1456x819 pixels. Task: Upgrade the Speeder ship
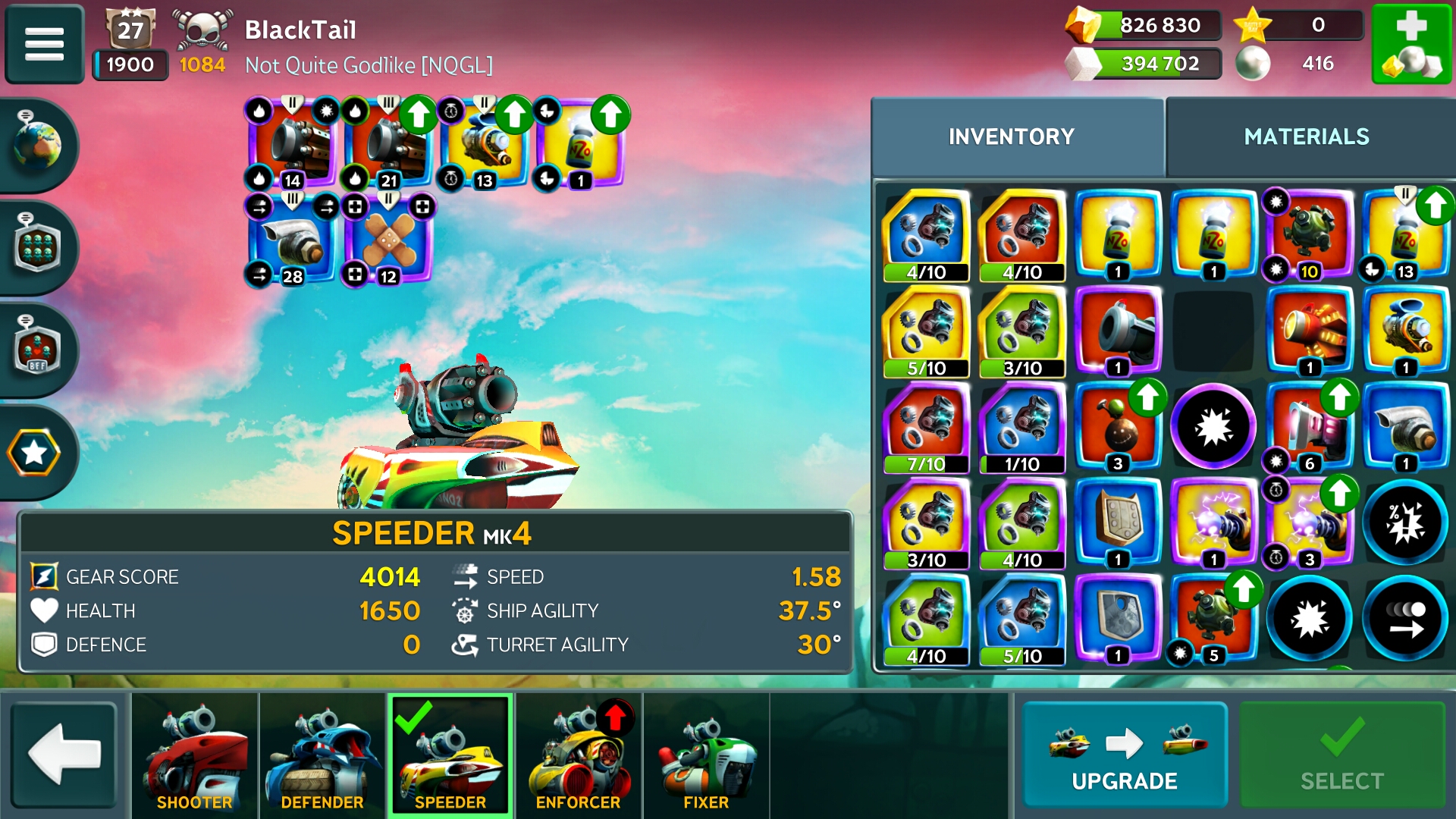1124,755
